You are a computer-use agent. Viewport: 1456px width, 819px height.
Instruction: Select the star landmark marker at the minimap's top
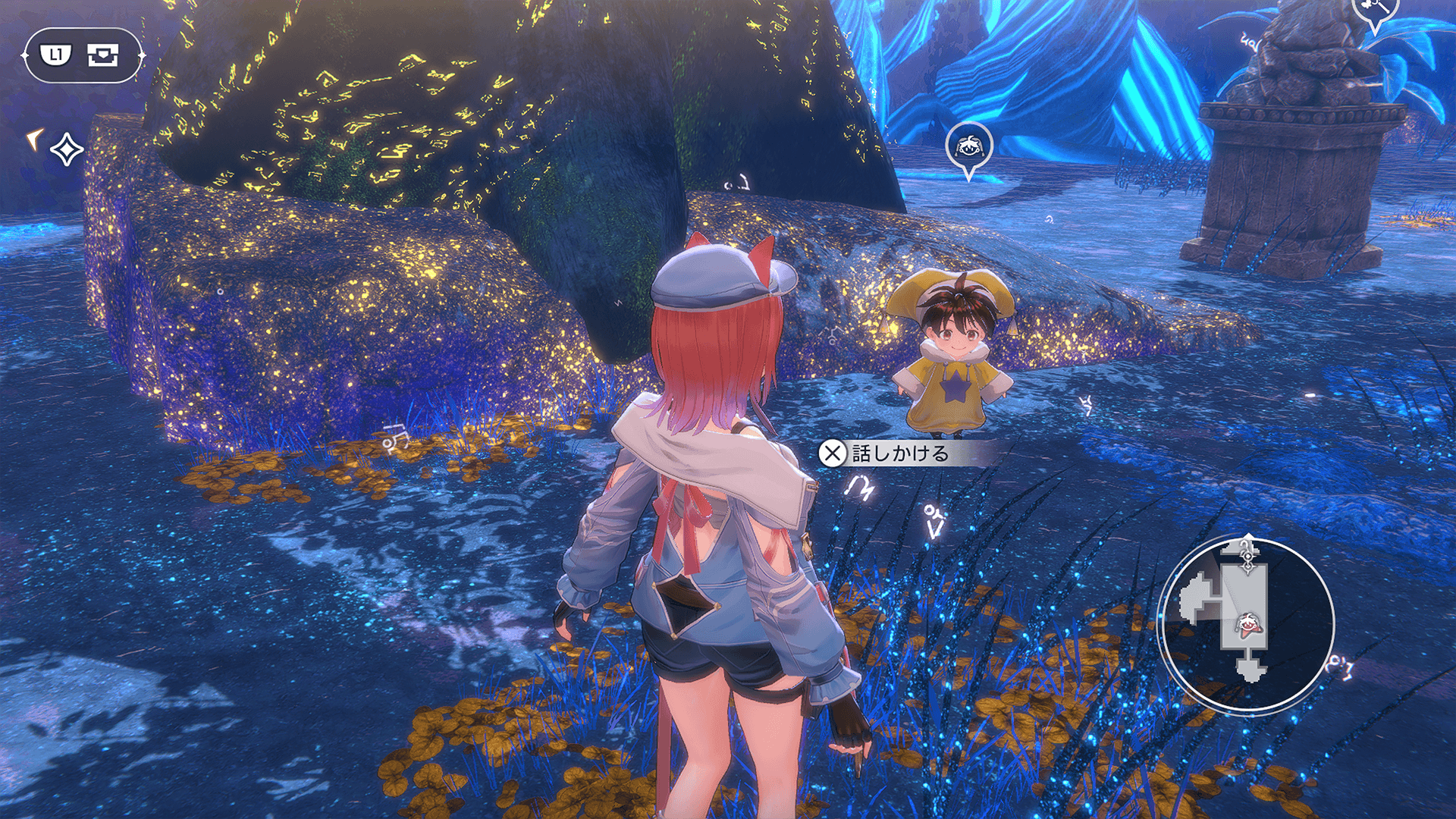click(1248, 554)
